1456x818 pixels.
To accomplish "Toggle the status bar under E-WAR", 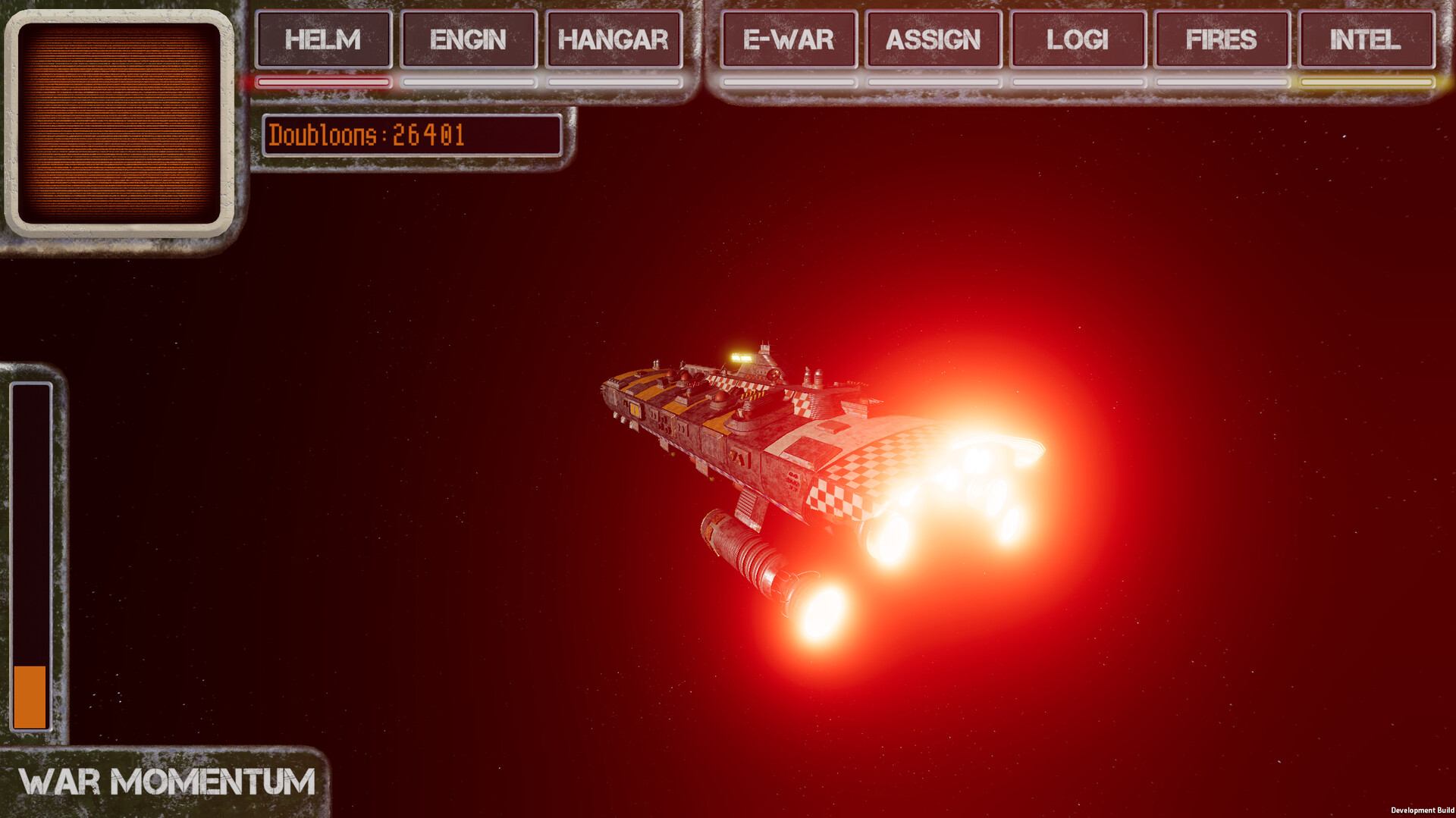I will [788, 80].
